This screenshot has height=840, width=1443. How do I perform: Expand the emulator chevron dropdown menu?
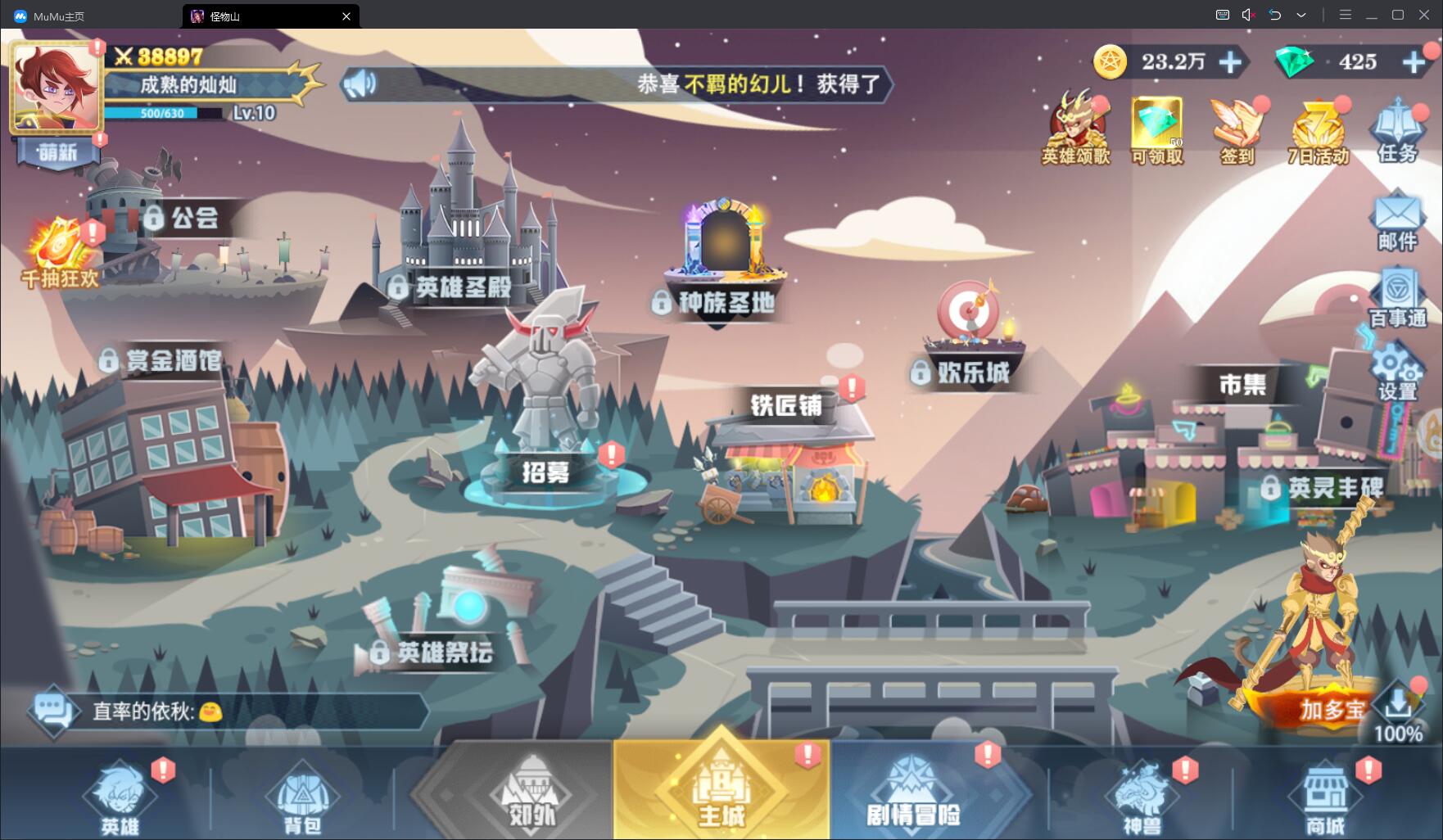(x=1301, y=15)
